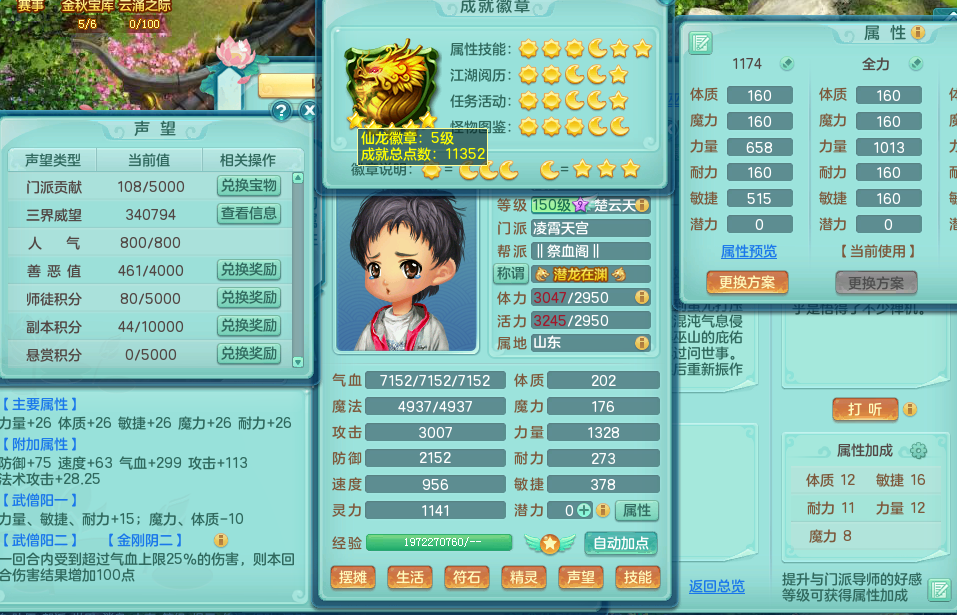
Task: Follow the 返回总览 link
Action: pos(716,586)
